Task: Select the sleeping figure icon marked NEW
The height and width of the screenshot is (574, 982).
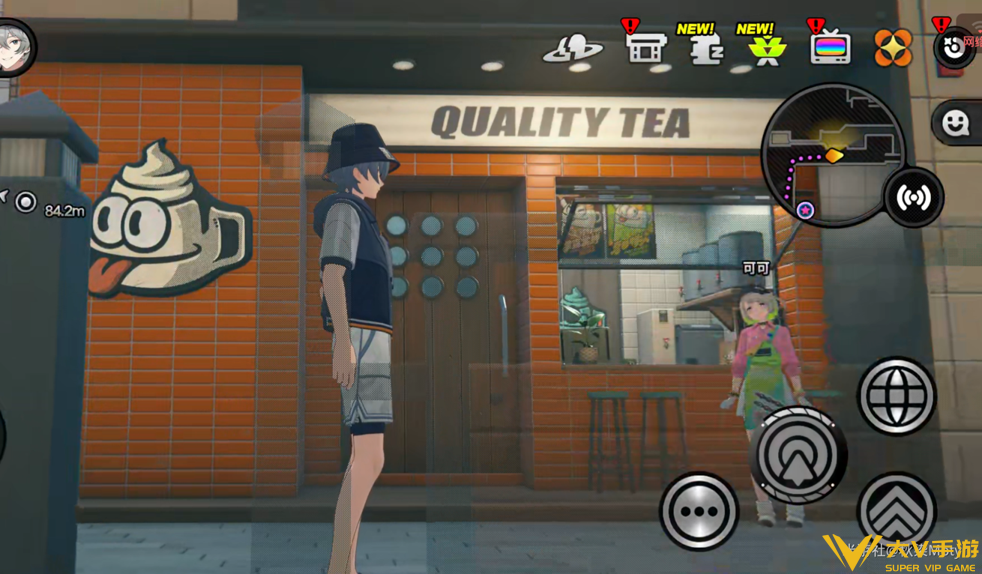Action: (706, 48)
